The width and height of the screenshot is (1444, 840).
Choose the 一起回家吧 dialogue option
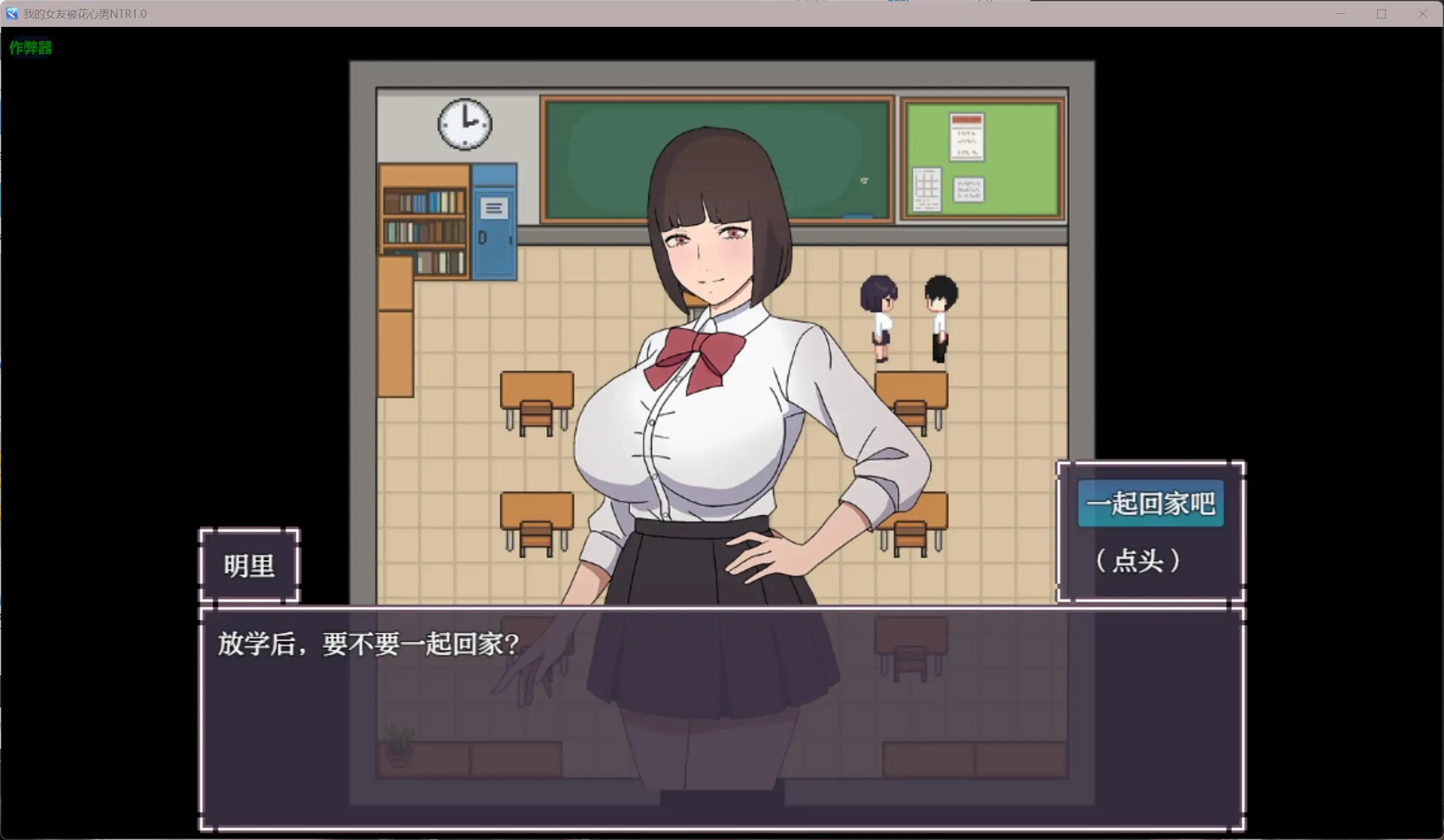coord(1150,503)
